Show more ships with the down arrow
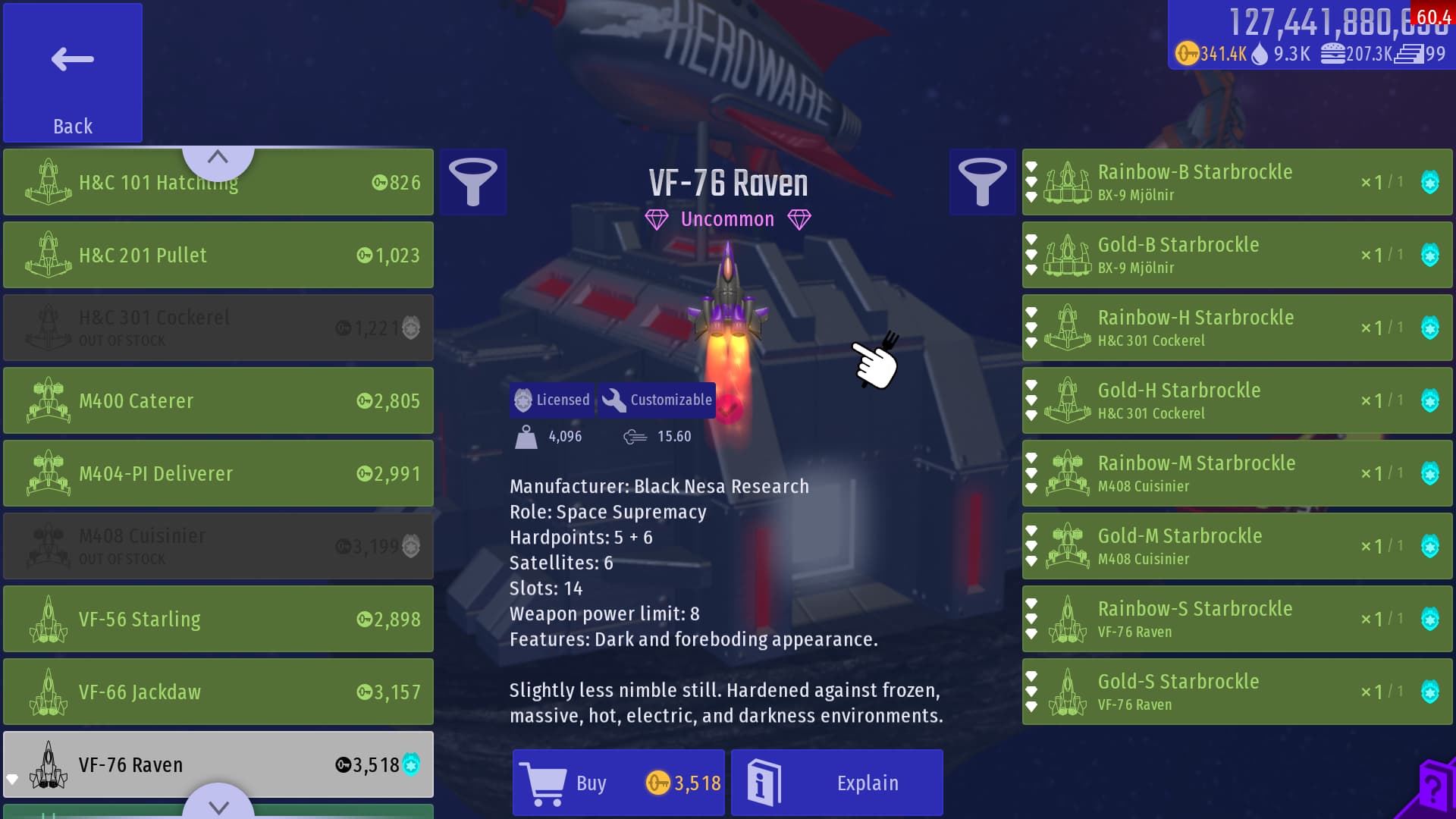This screenshot has width=1456, height=819. coord(218,805)
